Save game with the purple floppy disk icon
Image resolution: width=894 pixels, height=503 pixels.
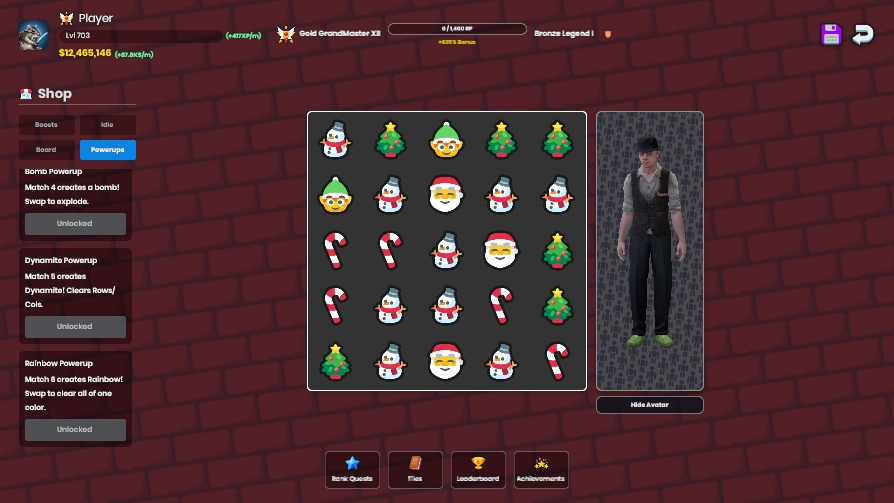(831, 35)
